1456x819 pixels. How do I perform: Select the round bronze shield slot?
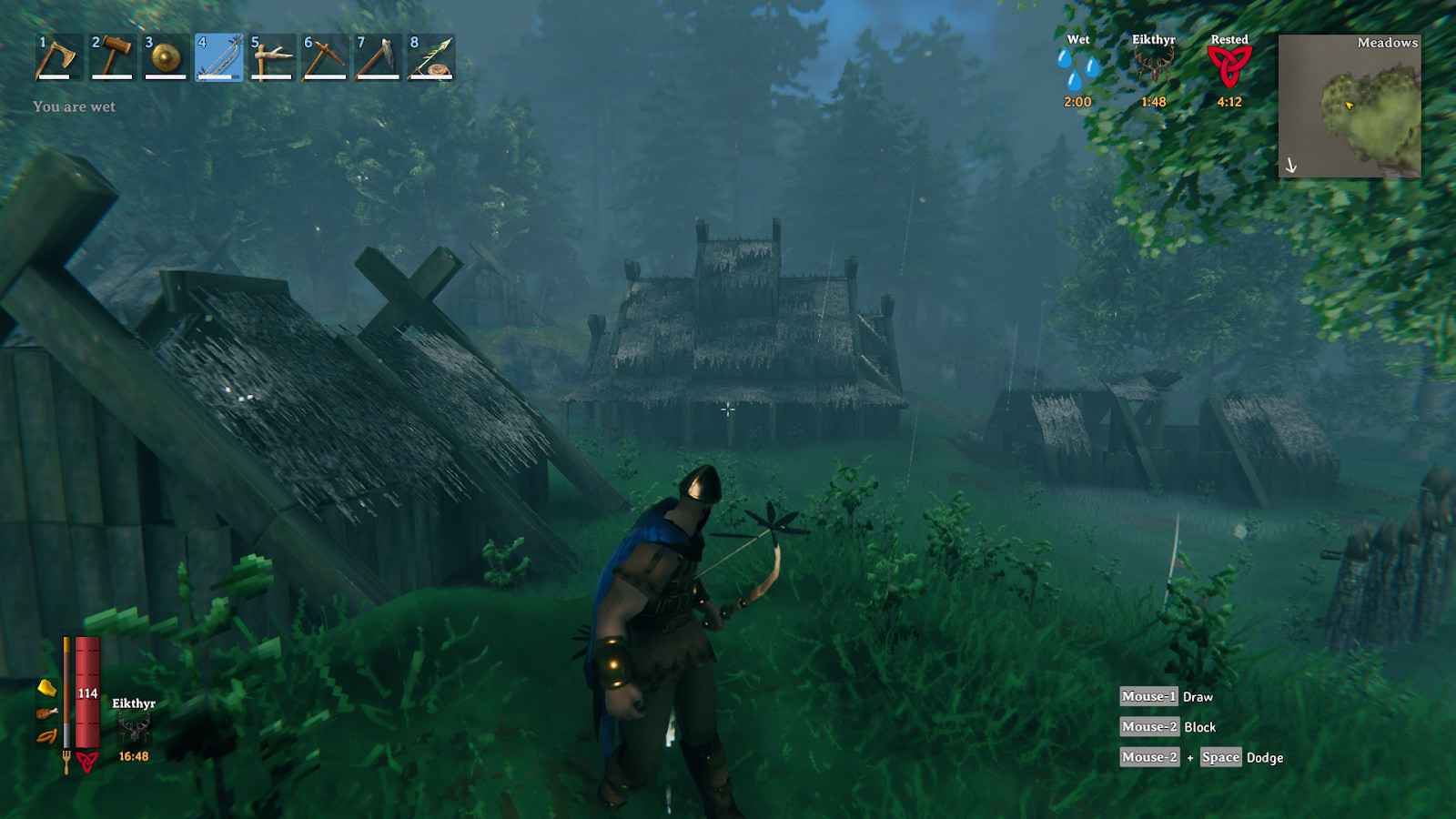point(166,57)
